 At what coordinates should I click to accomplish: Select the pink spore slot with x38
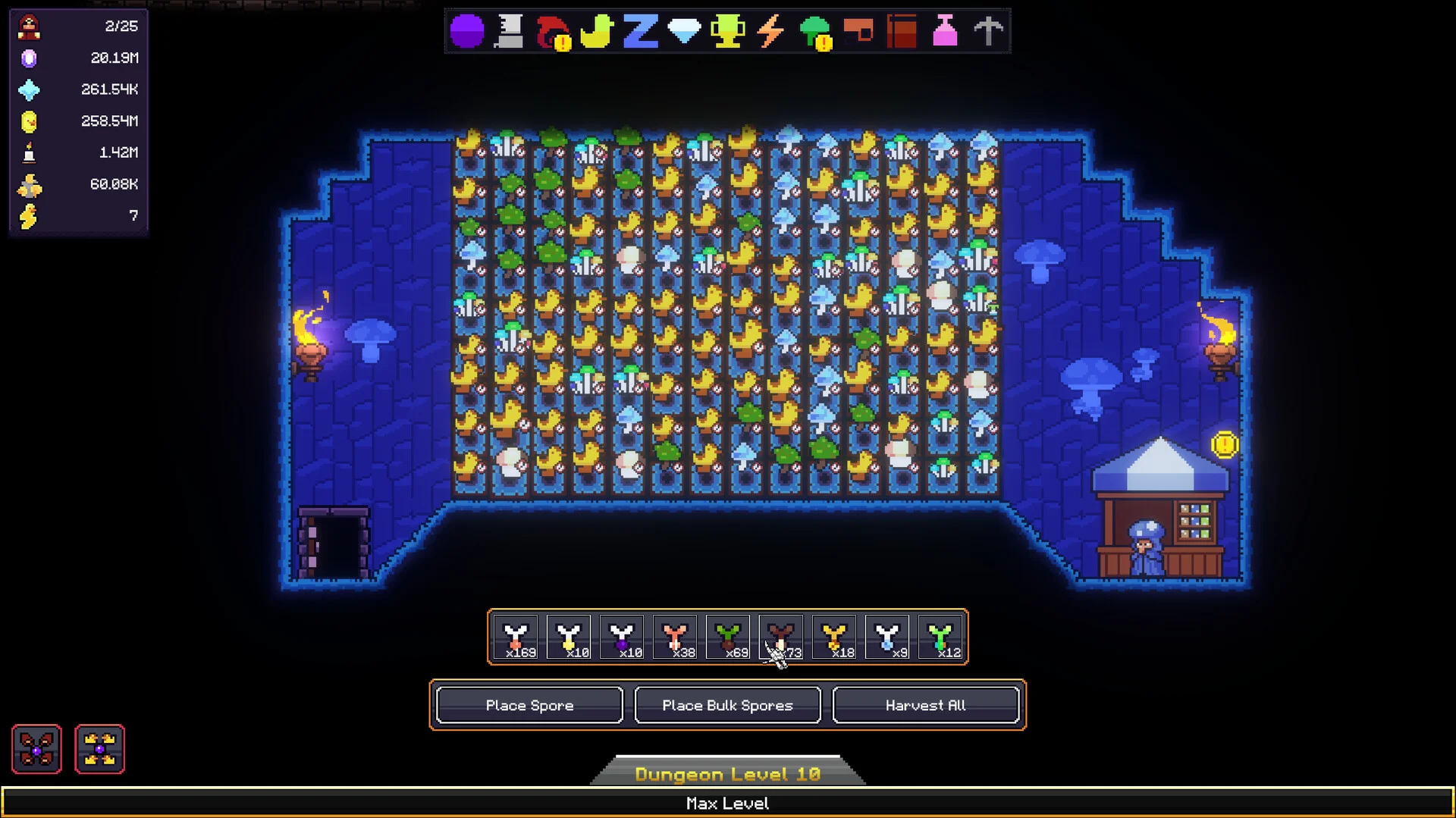pyautogui.click(x=675, y=638)
